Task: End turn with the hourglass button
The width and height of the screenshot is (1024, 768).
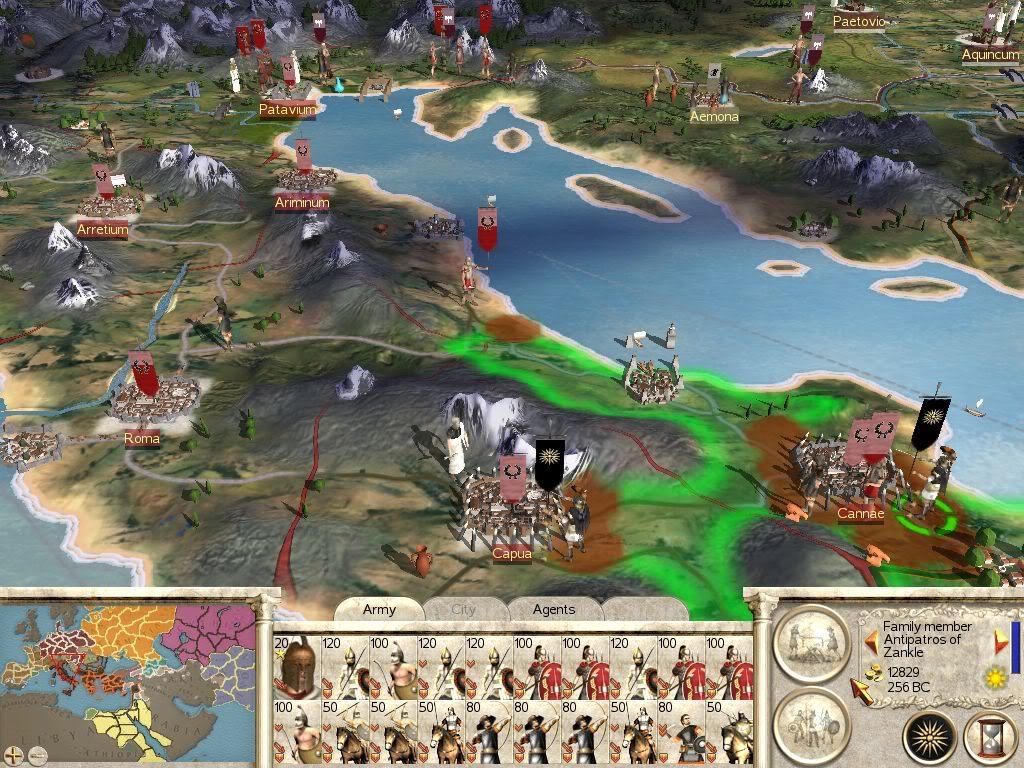Action: click(x=990, y=739)
